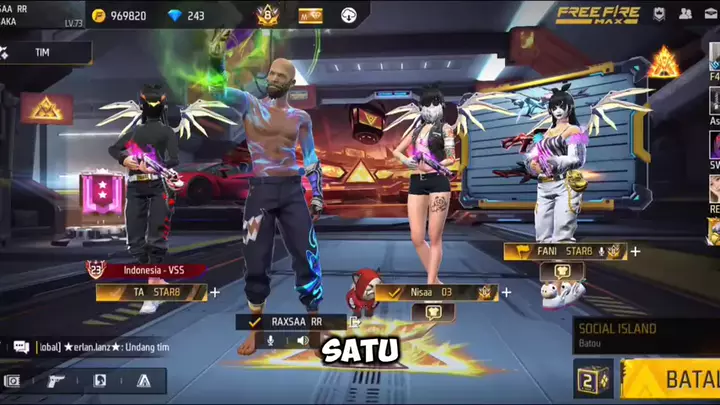Toggle speaker under RAXSAA RR

click(304, 341)
